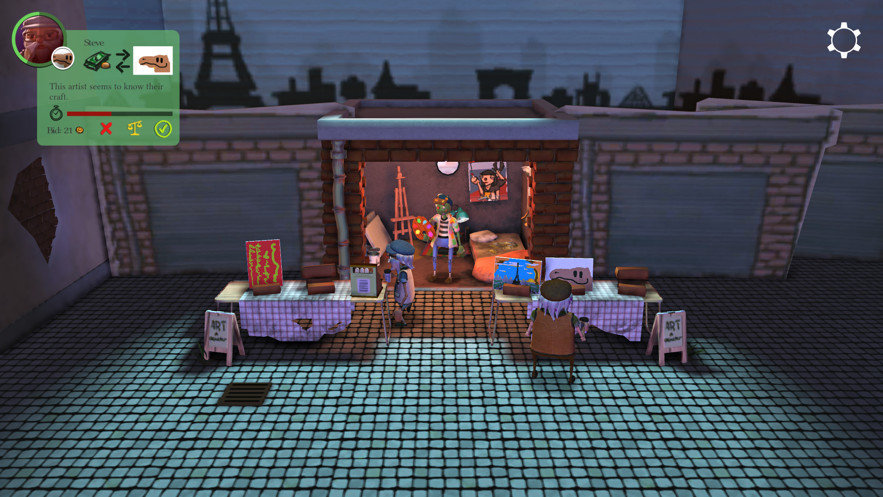This screenshot has width=883, height=497.
Task: Haggle using the yellow scales icon
Action: (133, 130)
